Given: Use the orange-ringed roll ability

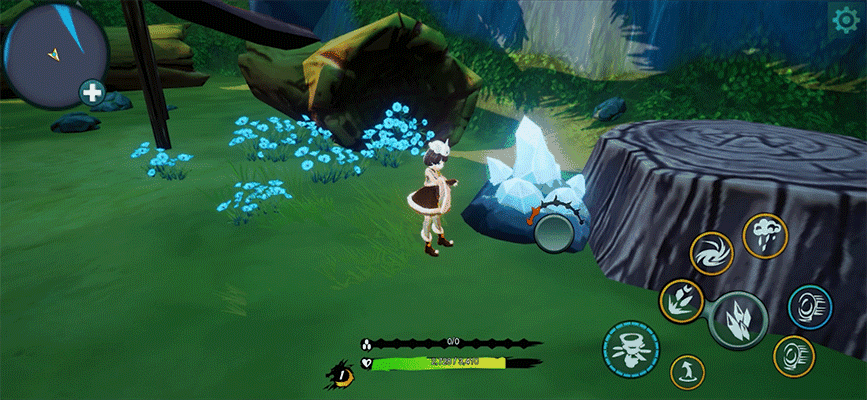Looking at the screenshot, I should coord(793,356).
